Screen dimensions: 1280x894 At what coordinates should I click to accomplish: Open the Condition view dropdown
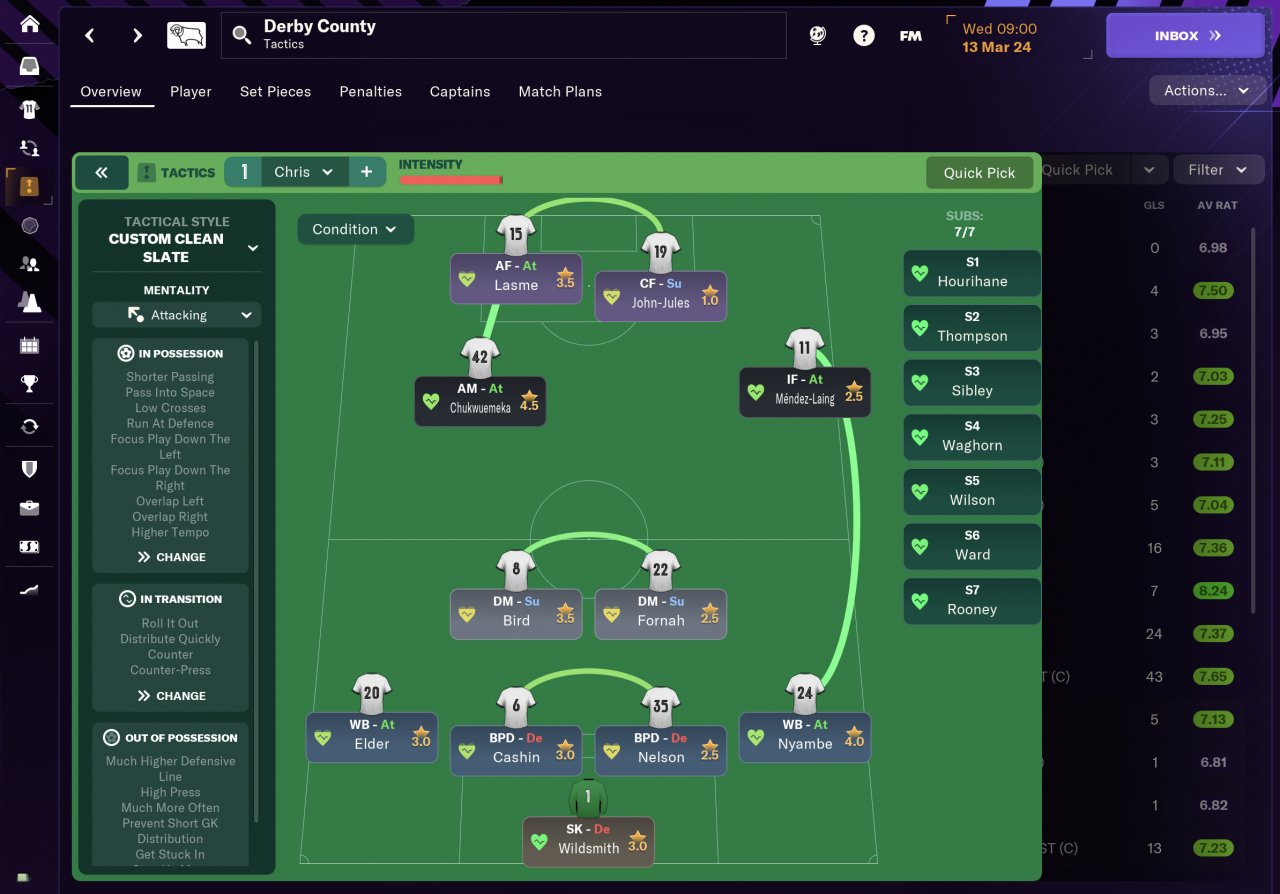[355, 229]
